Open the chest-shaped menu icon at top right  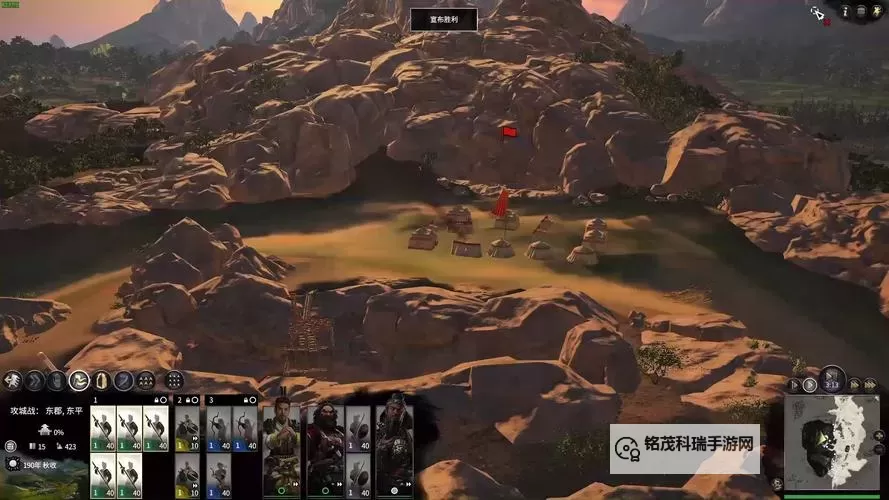pos(861,10)
